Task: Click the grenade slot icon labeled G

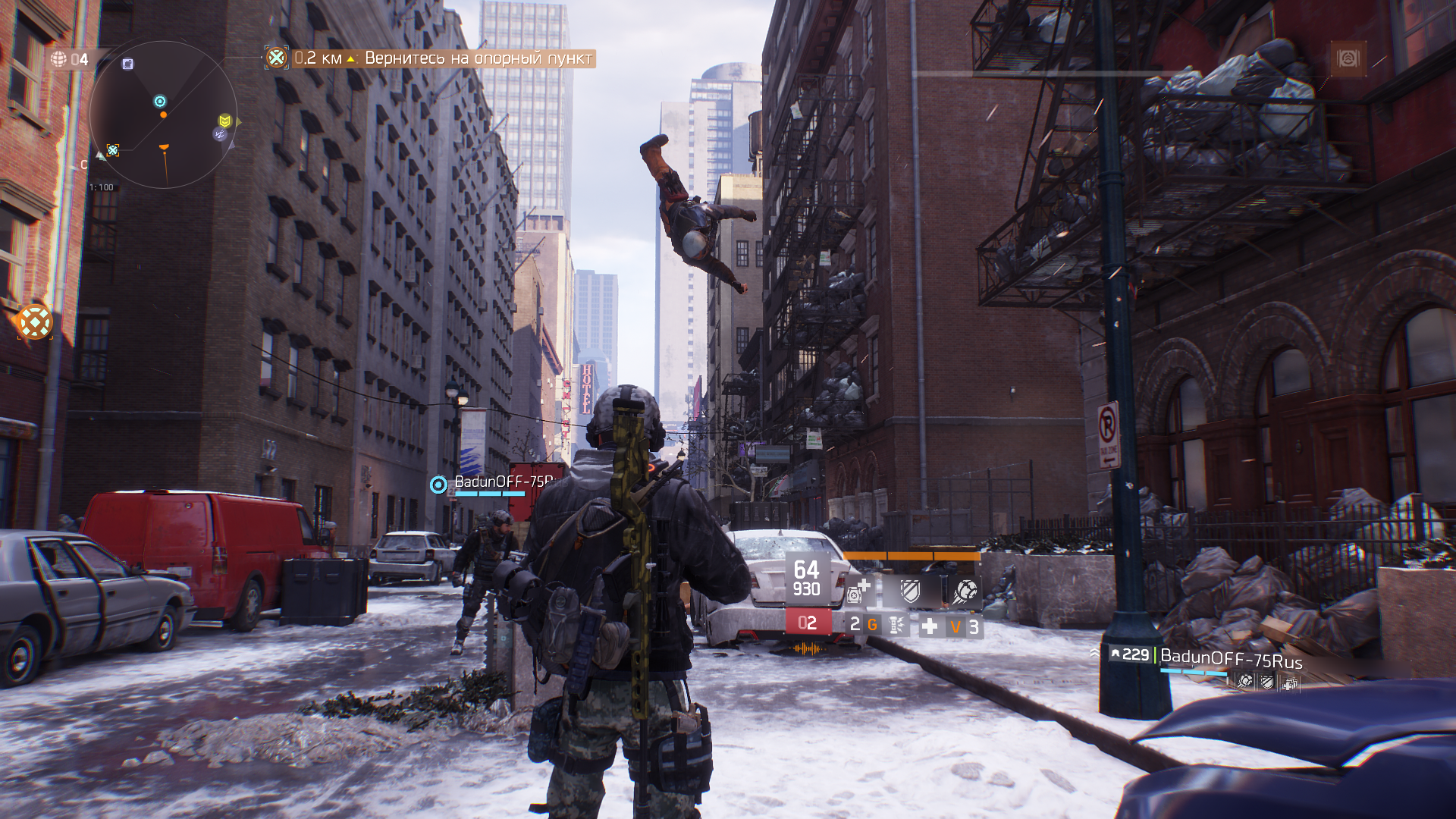Action: (x=873, y=625)
